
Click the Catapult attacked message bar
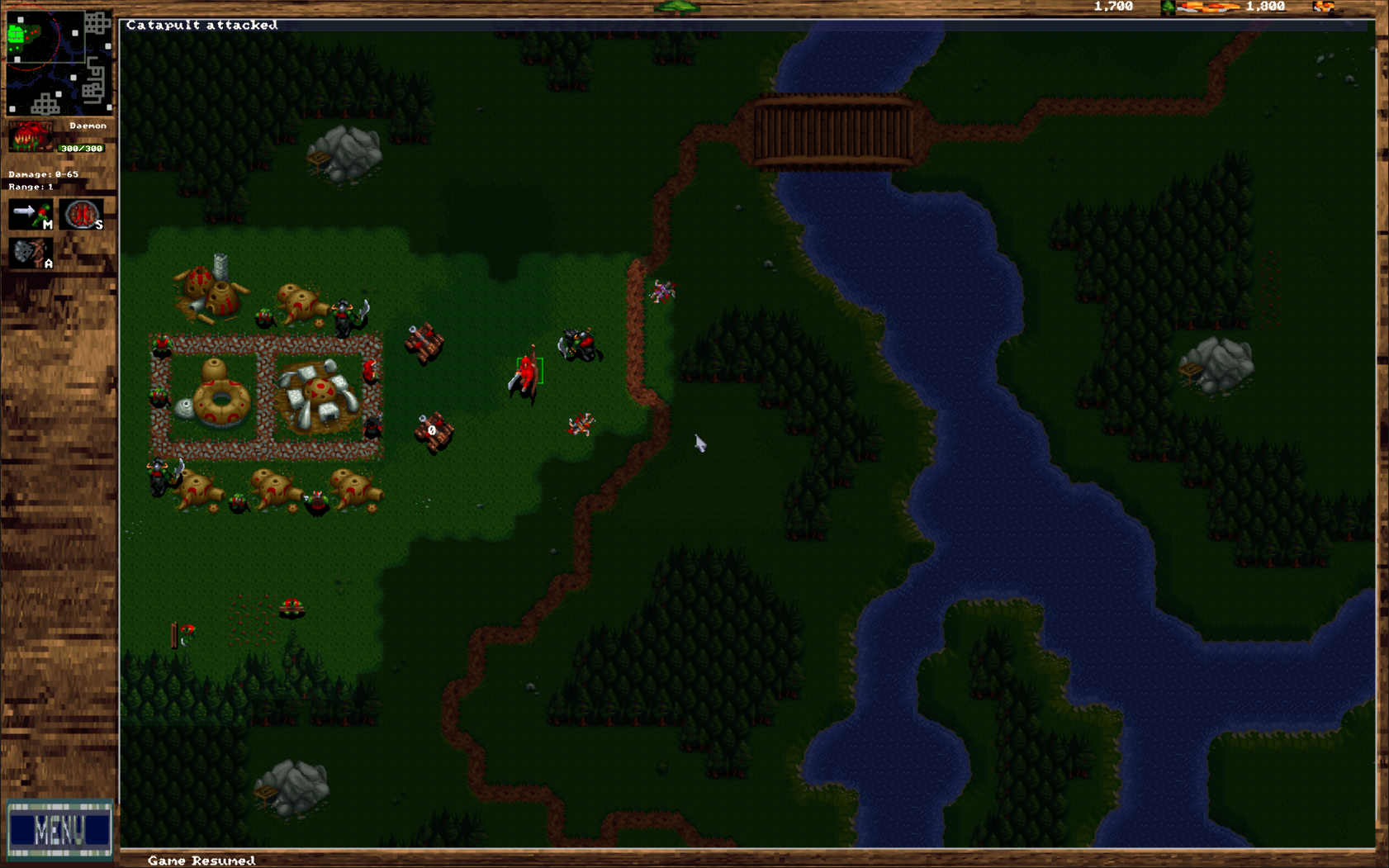tap(202, 25)
